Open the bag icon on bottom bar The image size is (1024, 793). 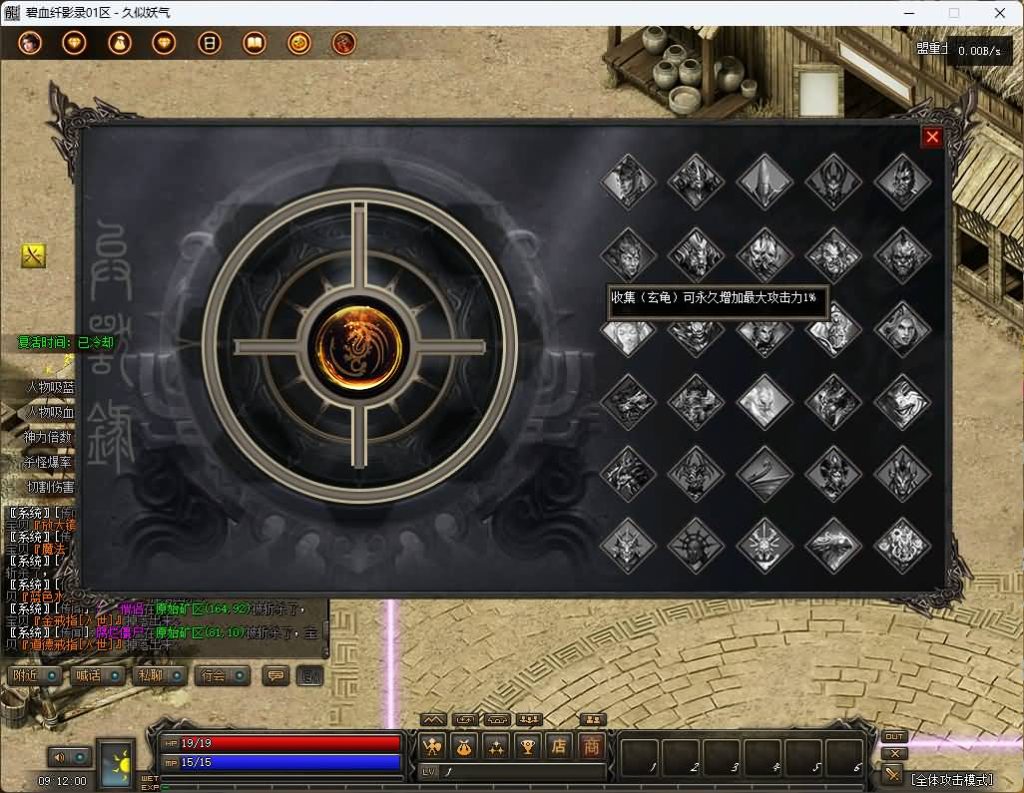click(x=464, y=746)
